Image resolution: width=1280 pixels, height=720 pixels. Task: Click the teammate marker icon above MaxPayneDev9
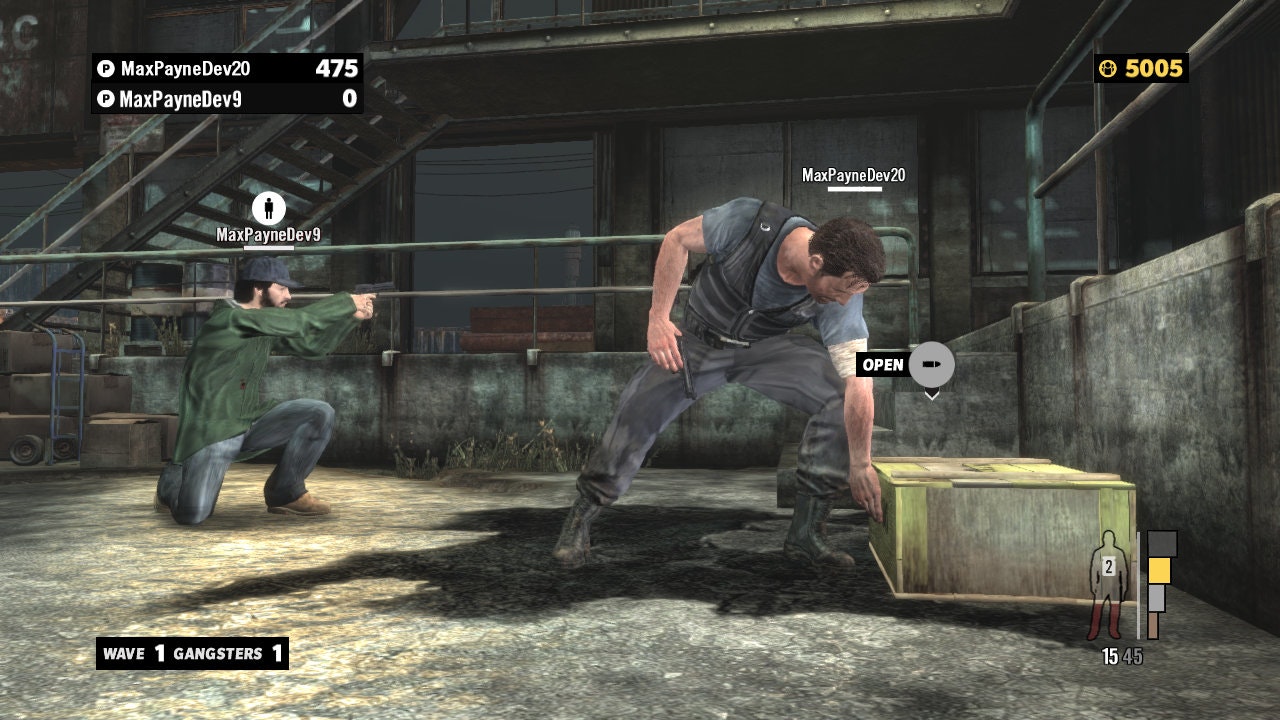[x=268, y=209]
